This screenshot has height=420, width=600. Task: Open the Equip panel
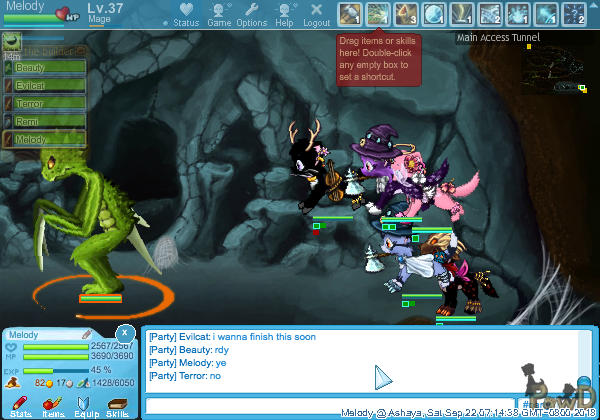tap(86, 405)
